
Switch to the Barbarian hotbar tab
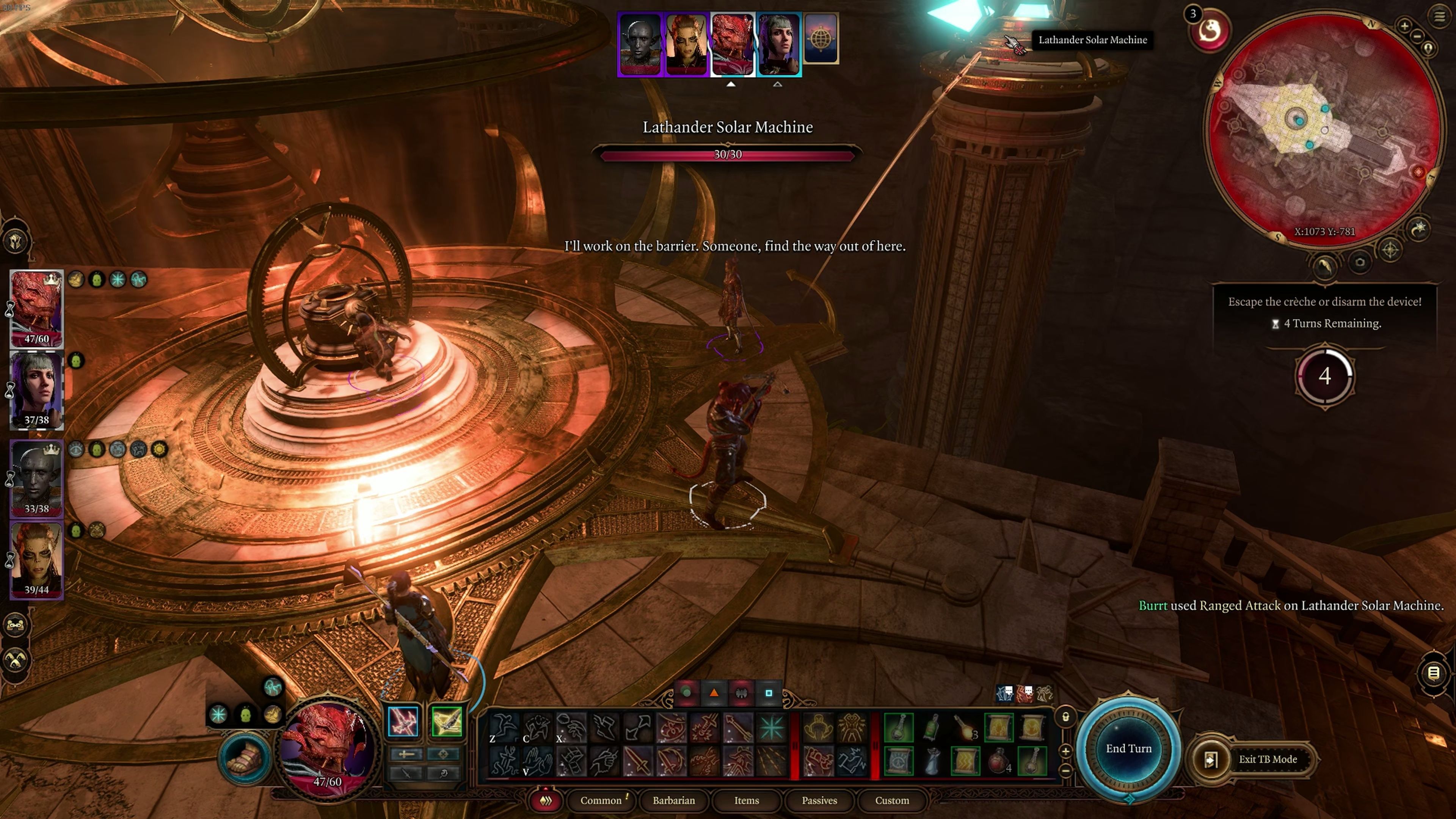674,800
